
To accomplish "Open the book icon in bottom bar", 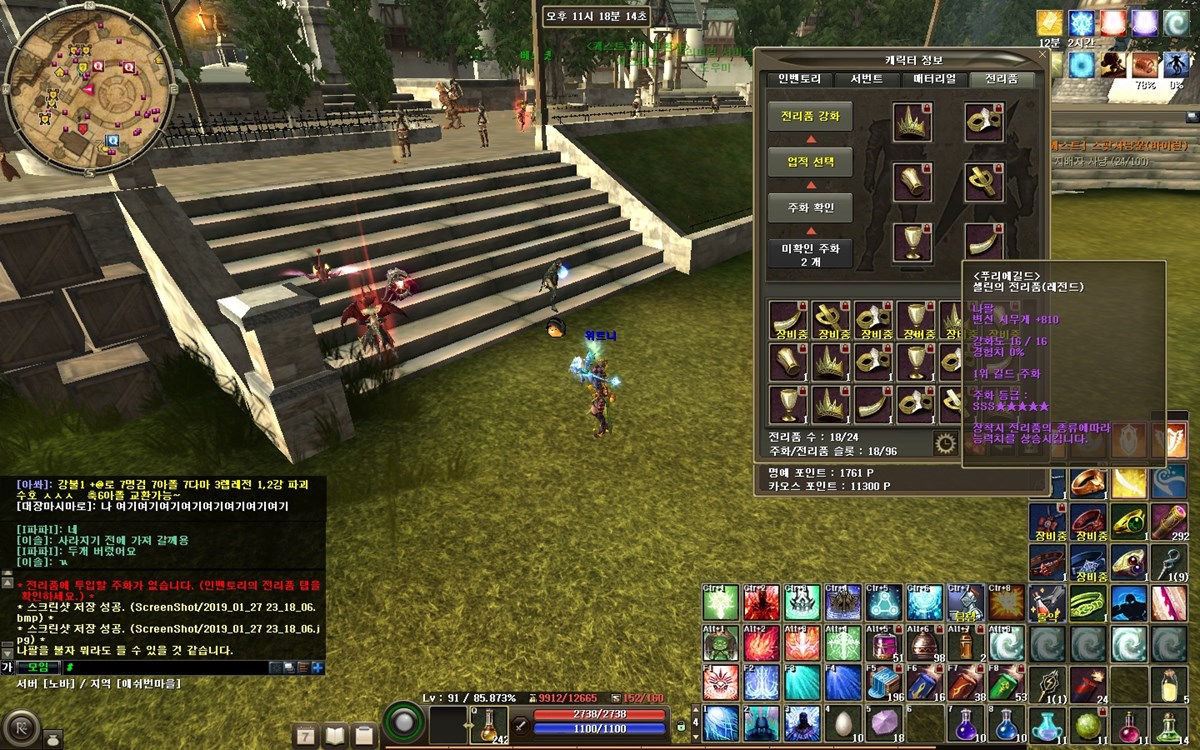I will tap(335, 736).
